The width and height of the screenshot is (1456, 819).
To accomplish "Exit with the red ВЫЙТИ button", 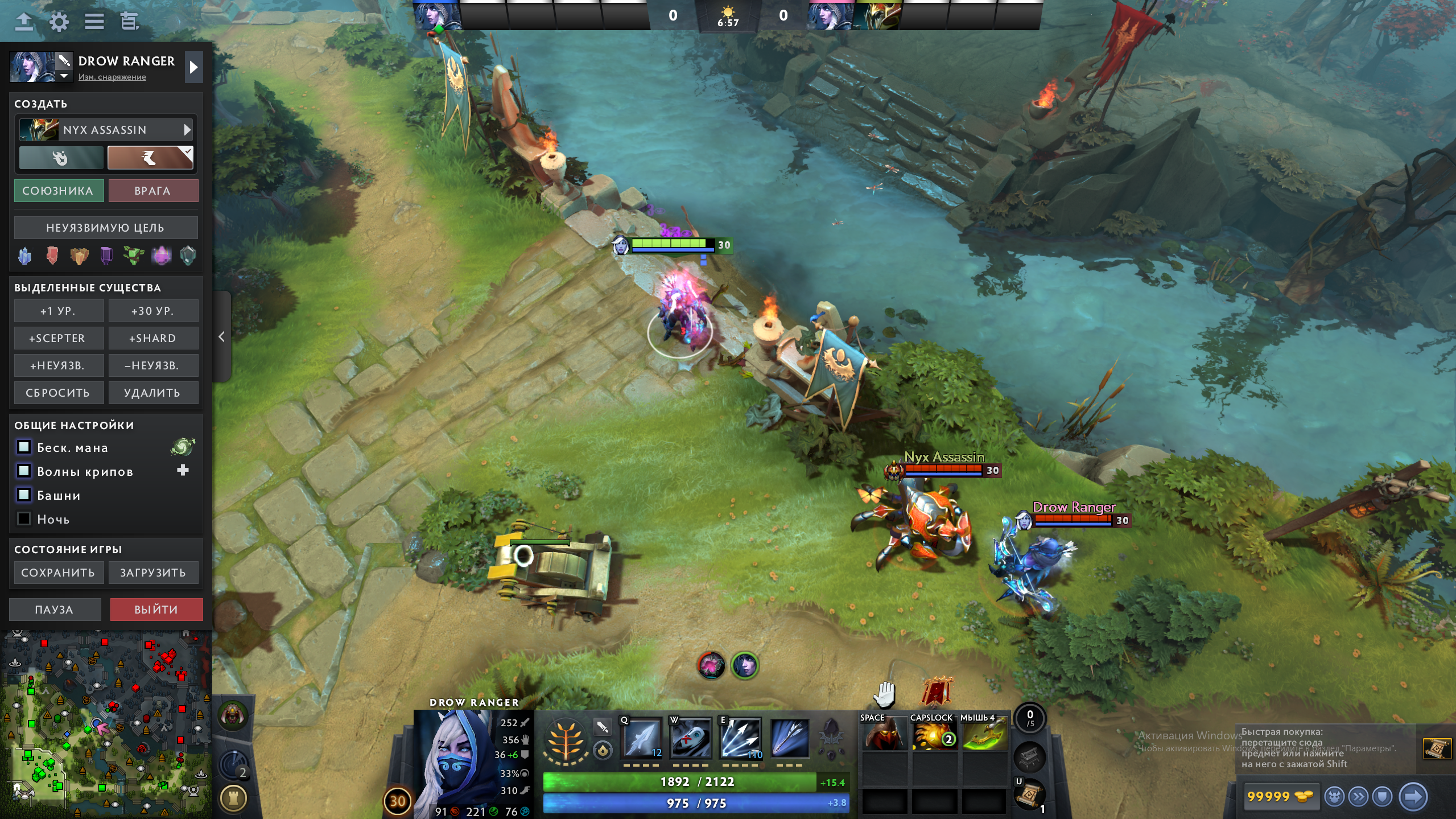I will [156, 610].
